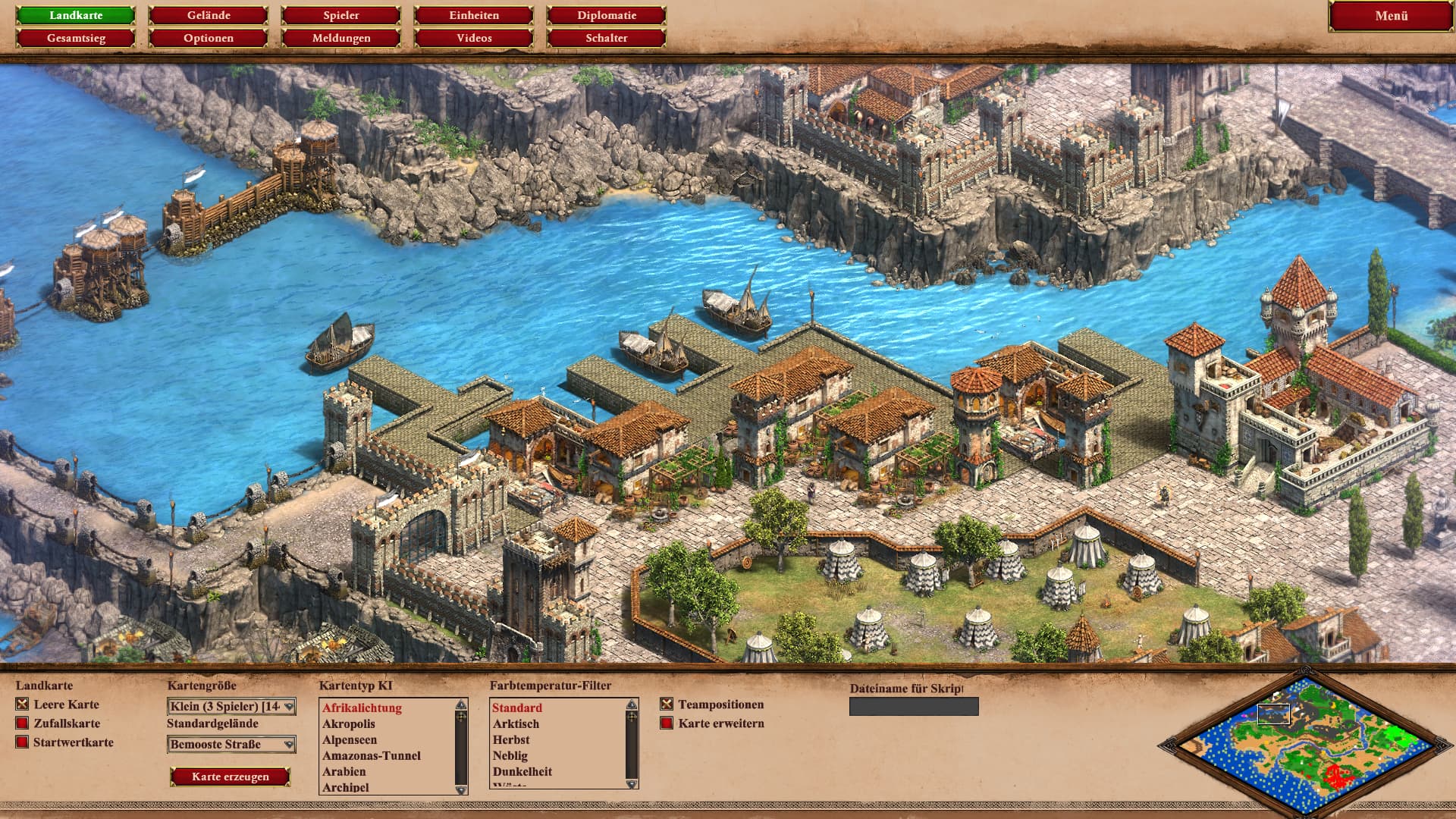This screenshot has height=819, width=1456.
Task: Open the Diplomatie tab
Action: click(607, 15)
